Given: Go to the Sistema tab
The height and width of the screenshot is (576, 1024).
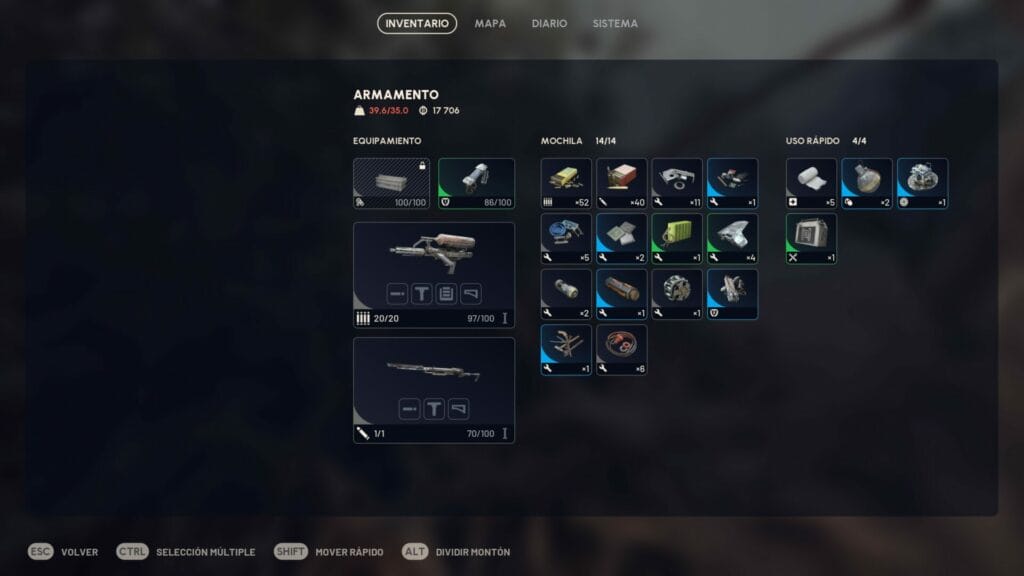Looking at the screenshot, I should 614,23.
